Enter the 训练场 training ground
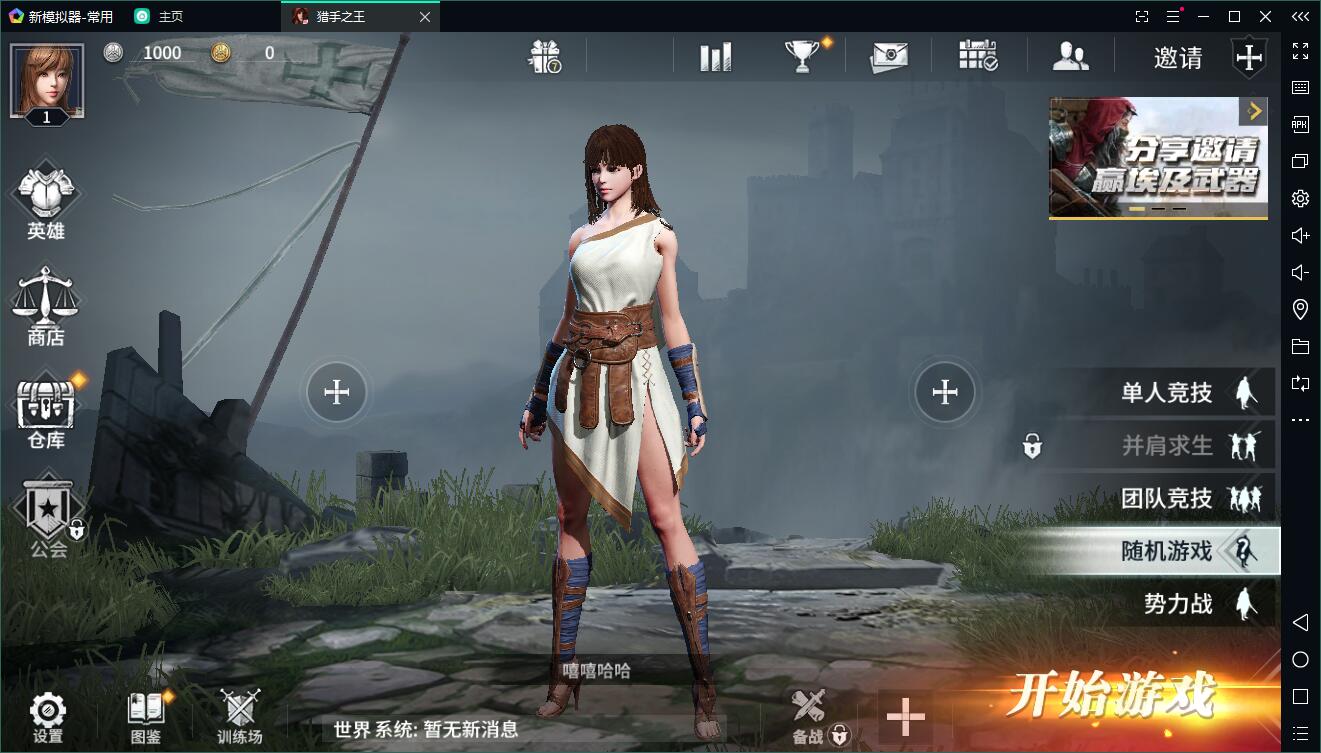 pyautogui.click(x=240, y=716)
